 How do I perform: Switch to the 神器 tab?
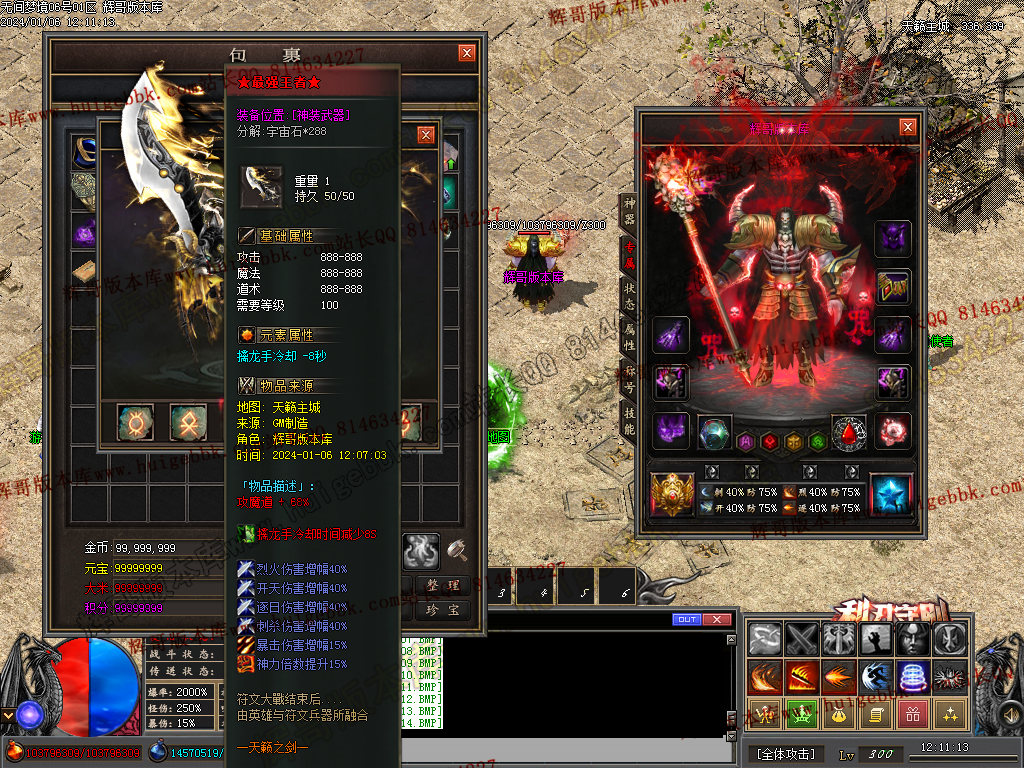[628, 210]
